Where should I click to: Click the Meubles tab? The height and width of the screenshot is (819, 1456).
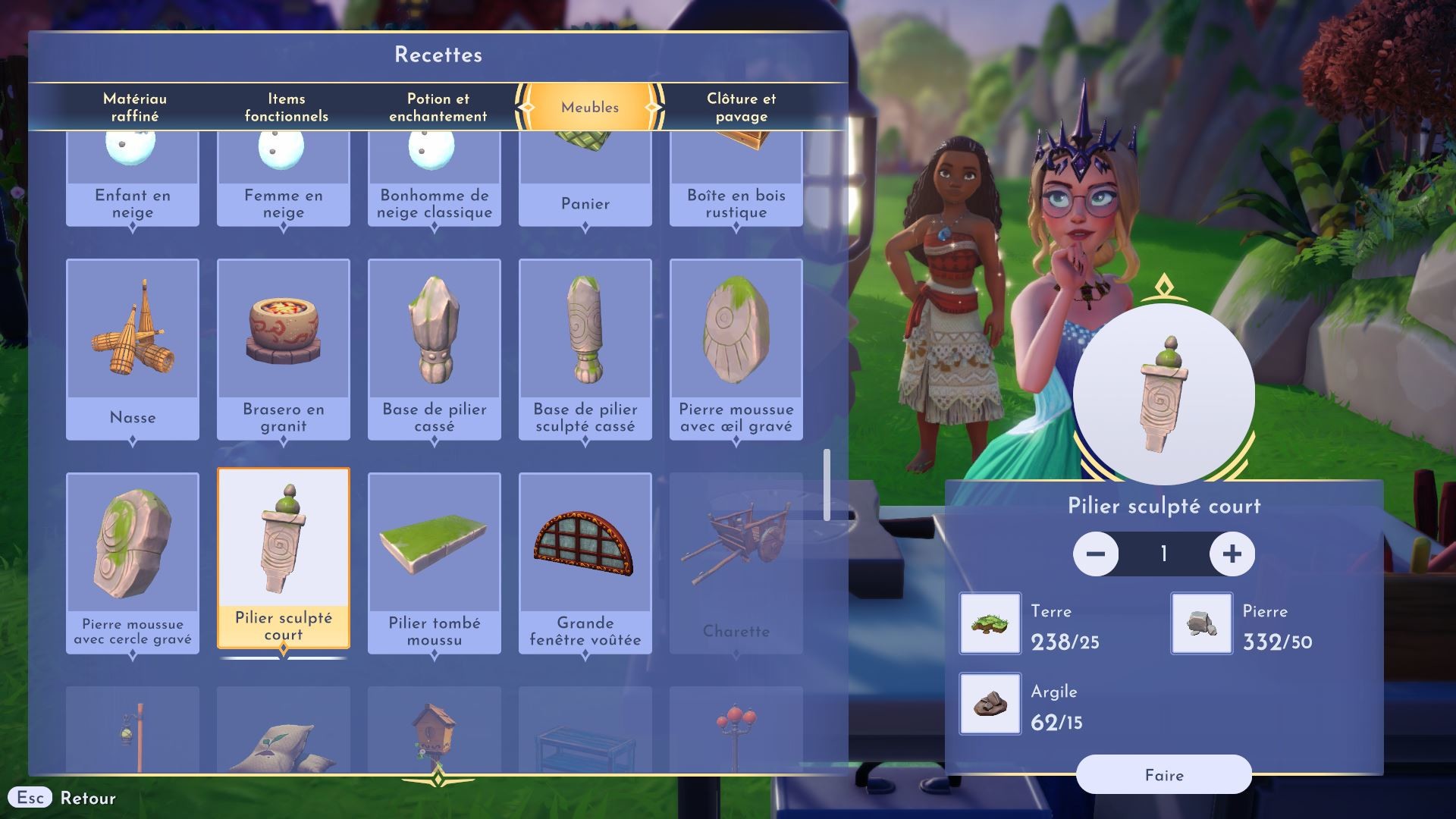(590, 107)
